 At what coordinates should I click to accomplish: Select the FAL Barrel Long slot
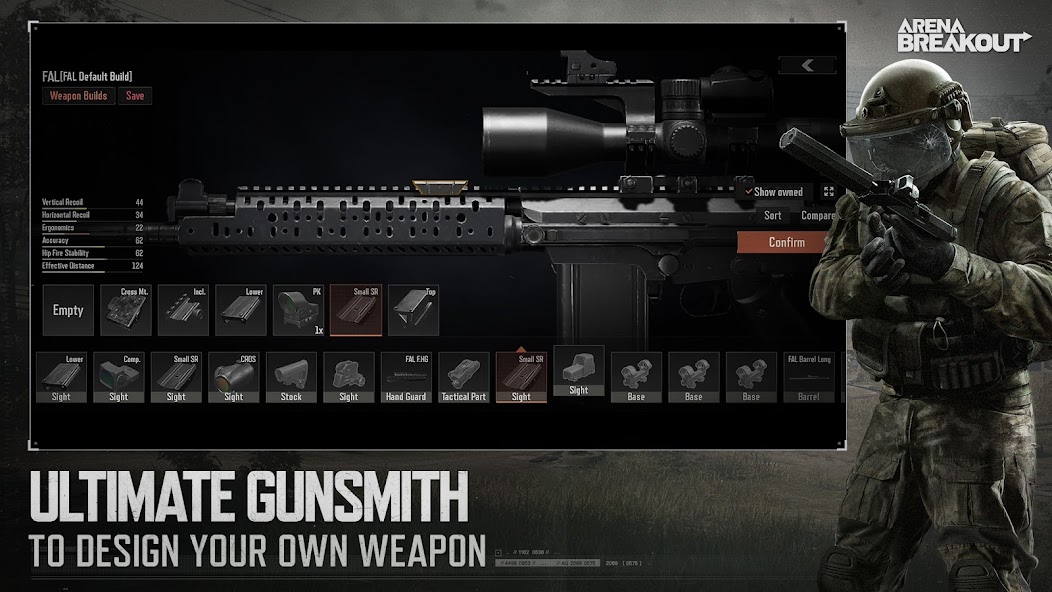point(808,378)
